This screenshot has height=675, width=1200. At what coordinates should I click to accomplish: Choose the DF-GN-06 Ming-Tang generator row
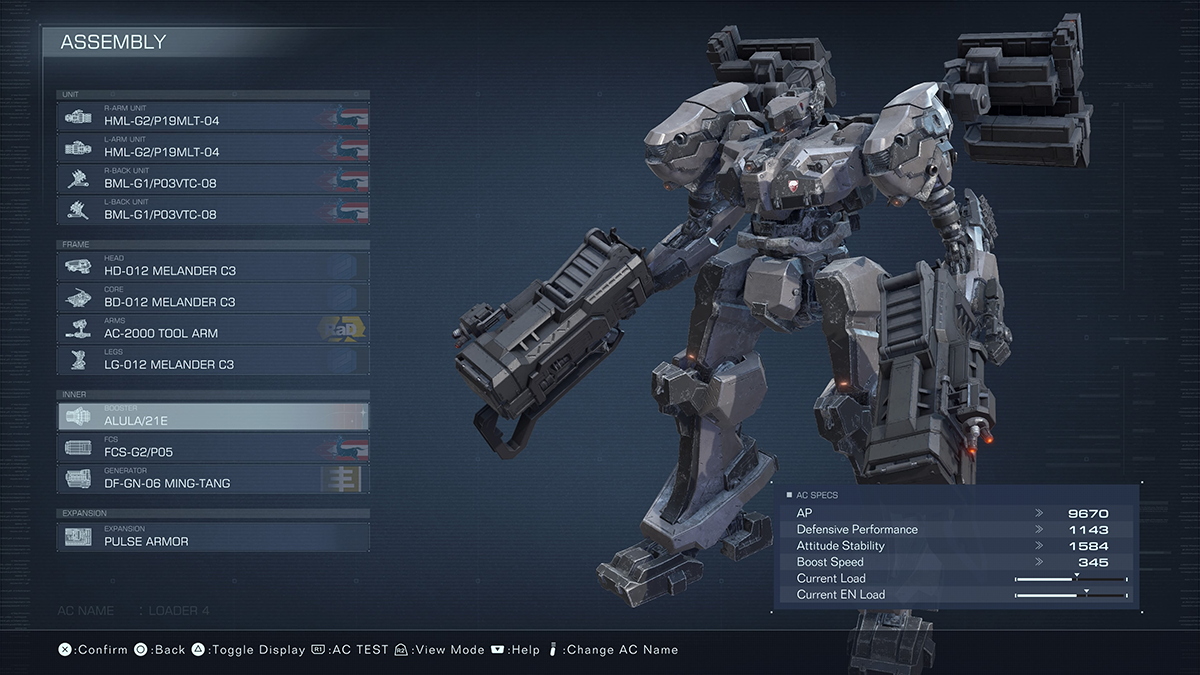coord(213,478)
